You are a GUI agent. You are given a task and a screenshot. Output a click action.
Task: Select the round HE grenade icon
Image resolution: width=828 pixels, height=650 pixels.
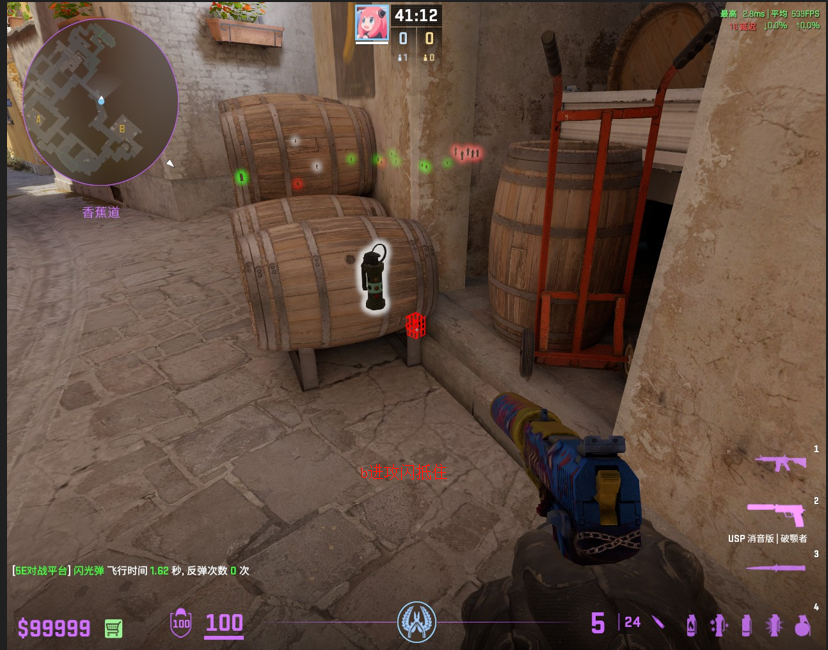point(801,625)
